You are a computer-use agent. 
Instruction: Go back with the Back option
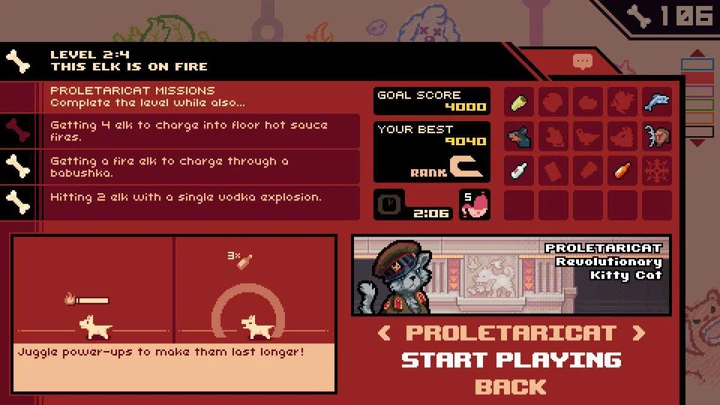510,386
